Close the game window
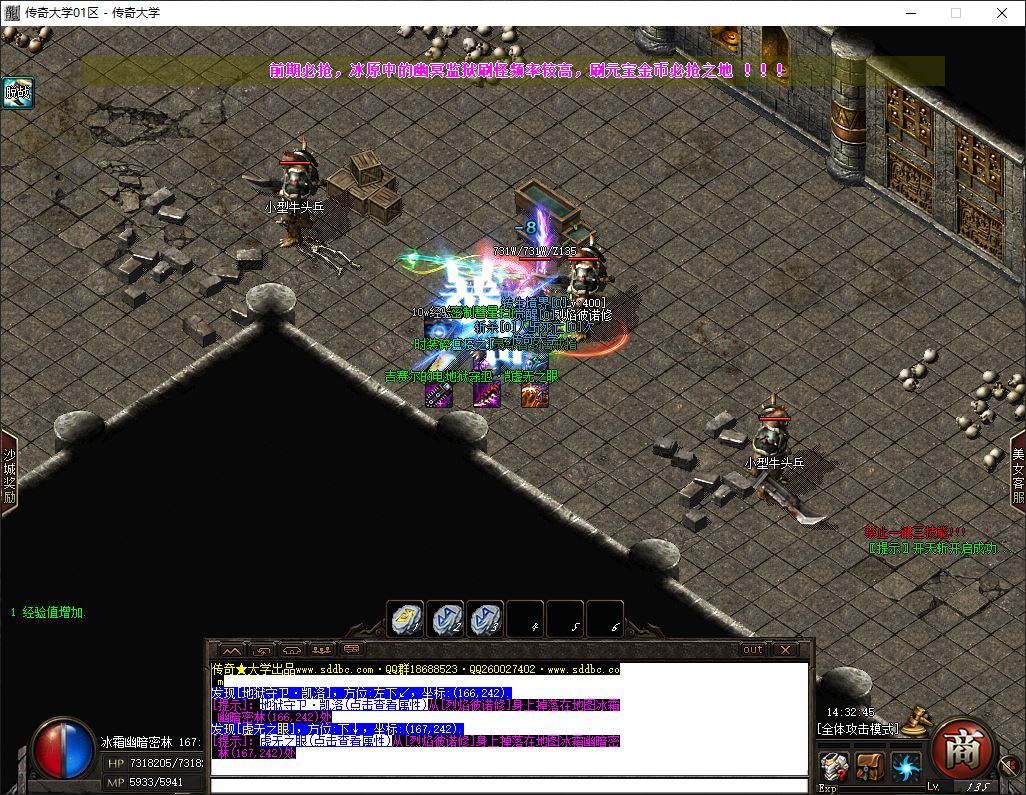 pyautogui.click(x=1002, y=13)
